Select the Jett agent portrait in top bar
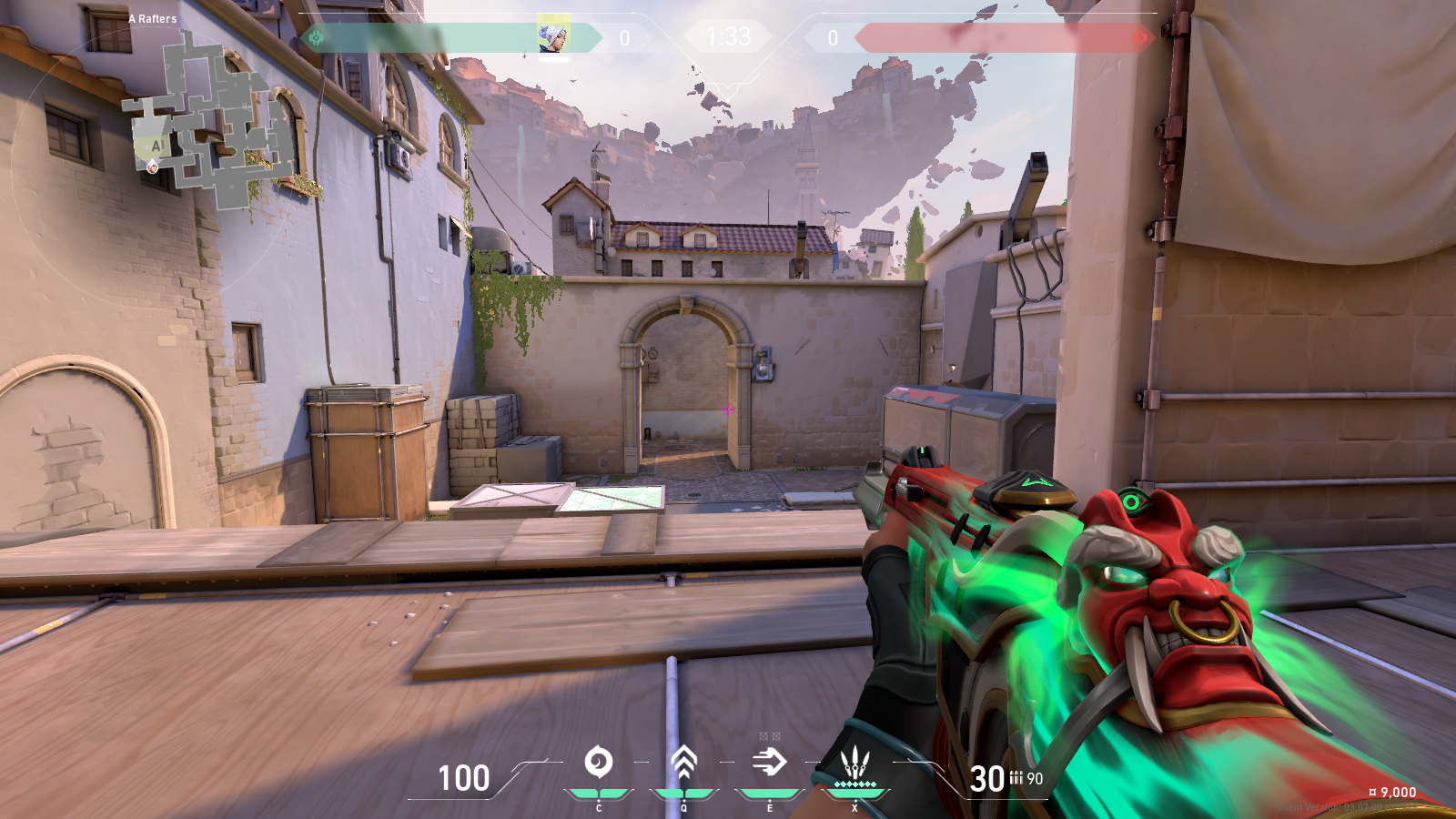This screenshot has width=1456, height=819. (552, 37)
